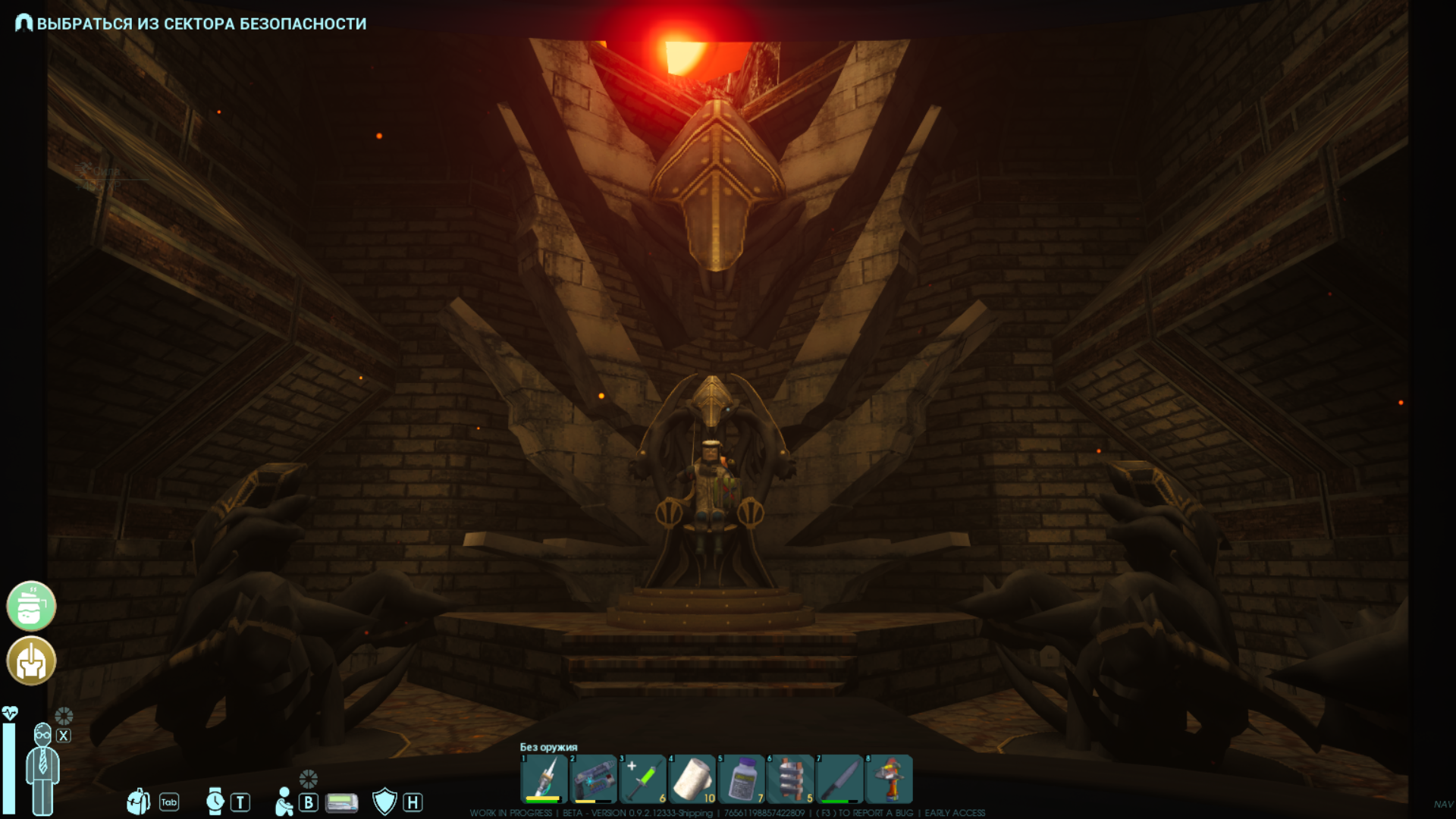
Task: Click the security sector escape objective
Action: 201,24
